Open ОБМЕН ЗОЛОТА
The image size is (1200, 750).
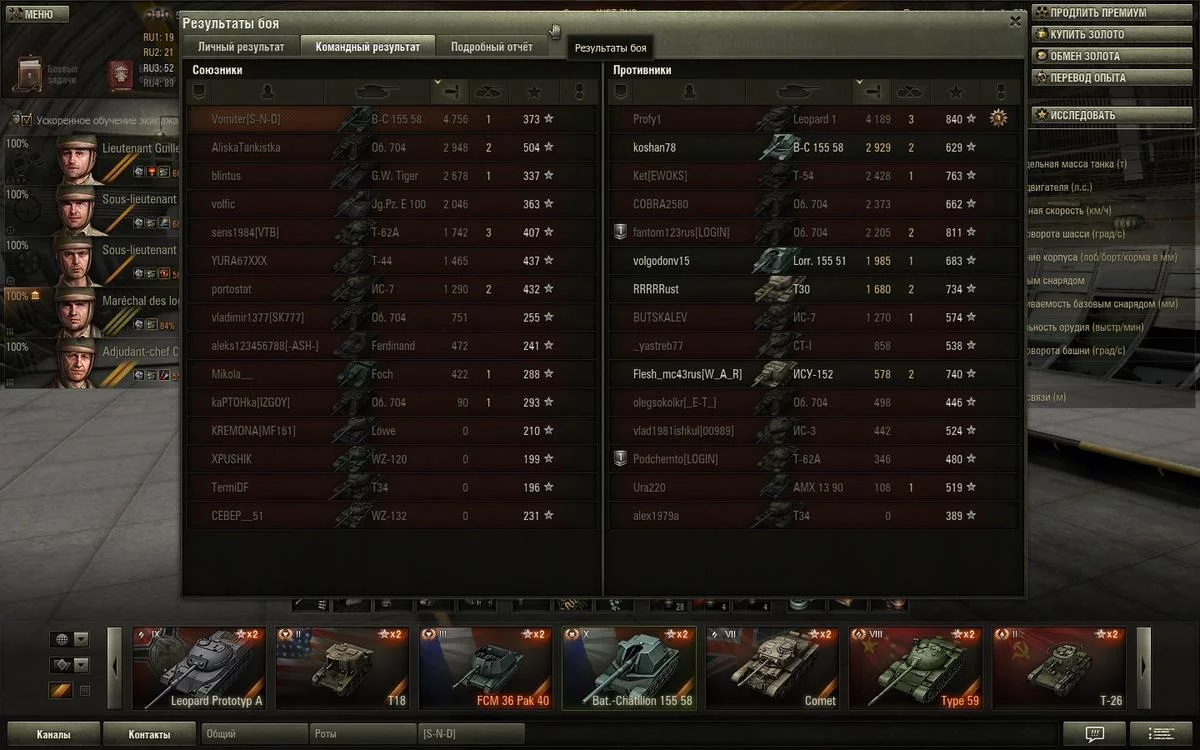pos(1084,56)
